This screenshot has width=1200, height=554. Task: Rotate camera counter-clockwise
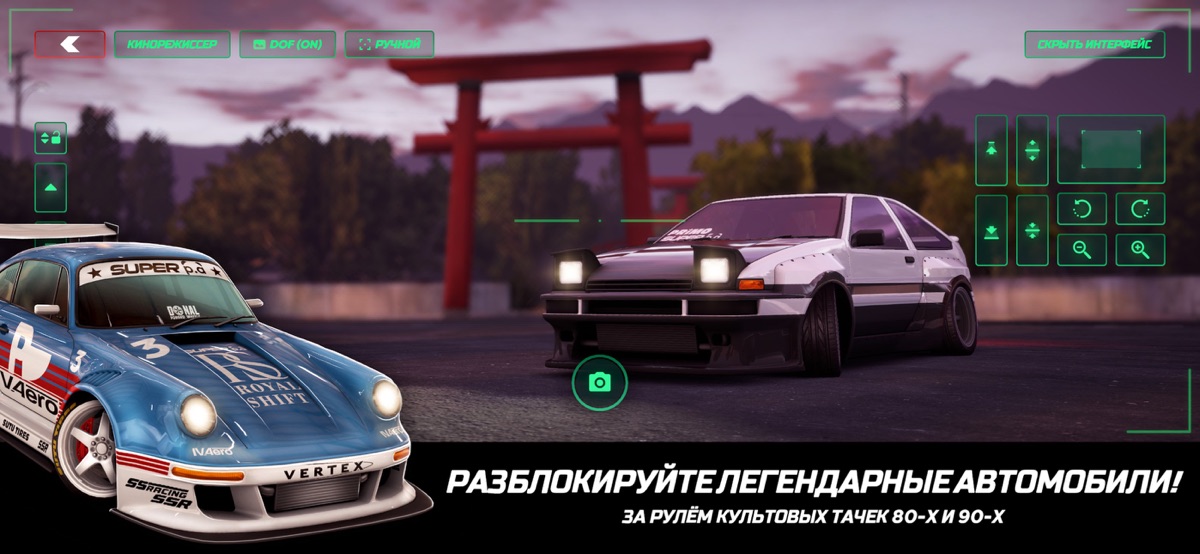[1082, 209]
